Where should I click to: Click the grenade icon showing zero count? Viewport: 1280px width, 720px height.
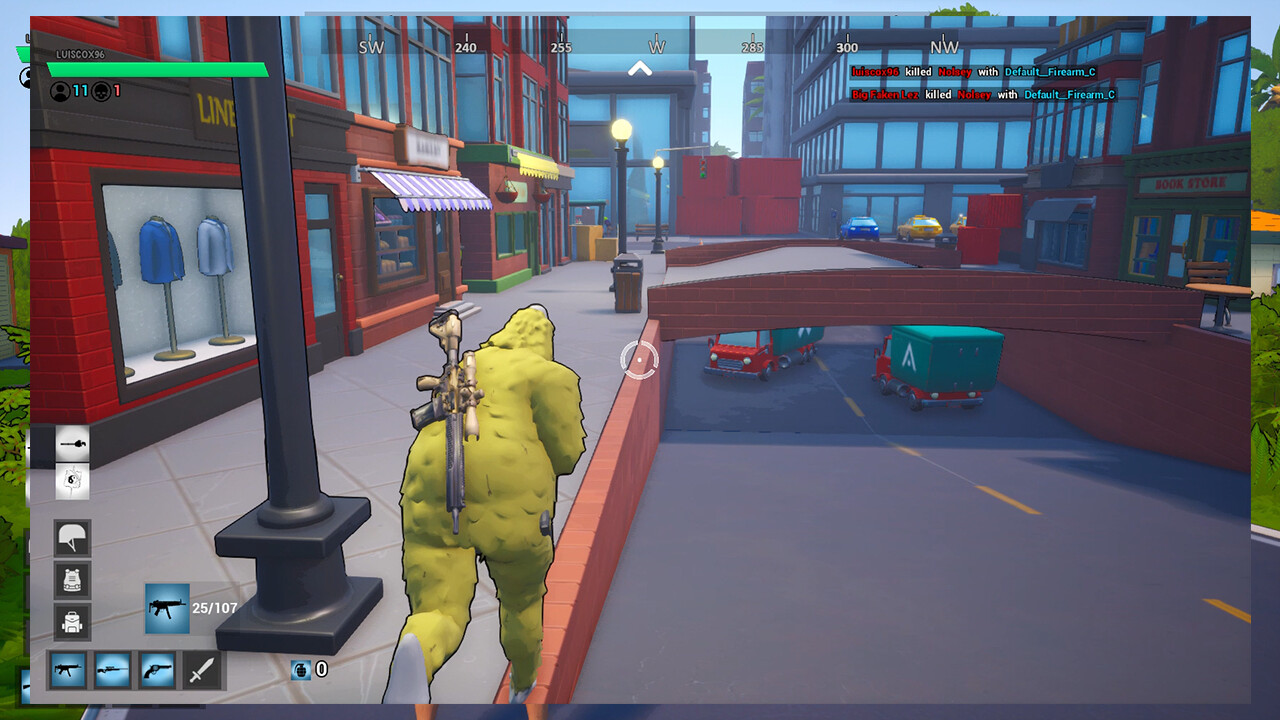[x=299, y=670]
